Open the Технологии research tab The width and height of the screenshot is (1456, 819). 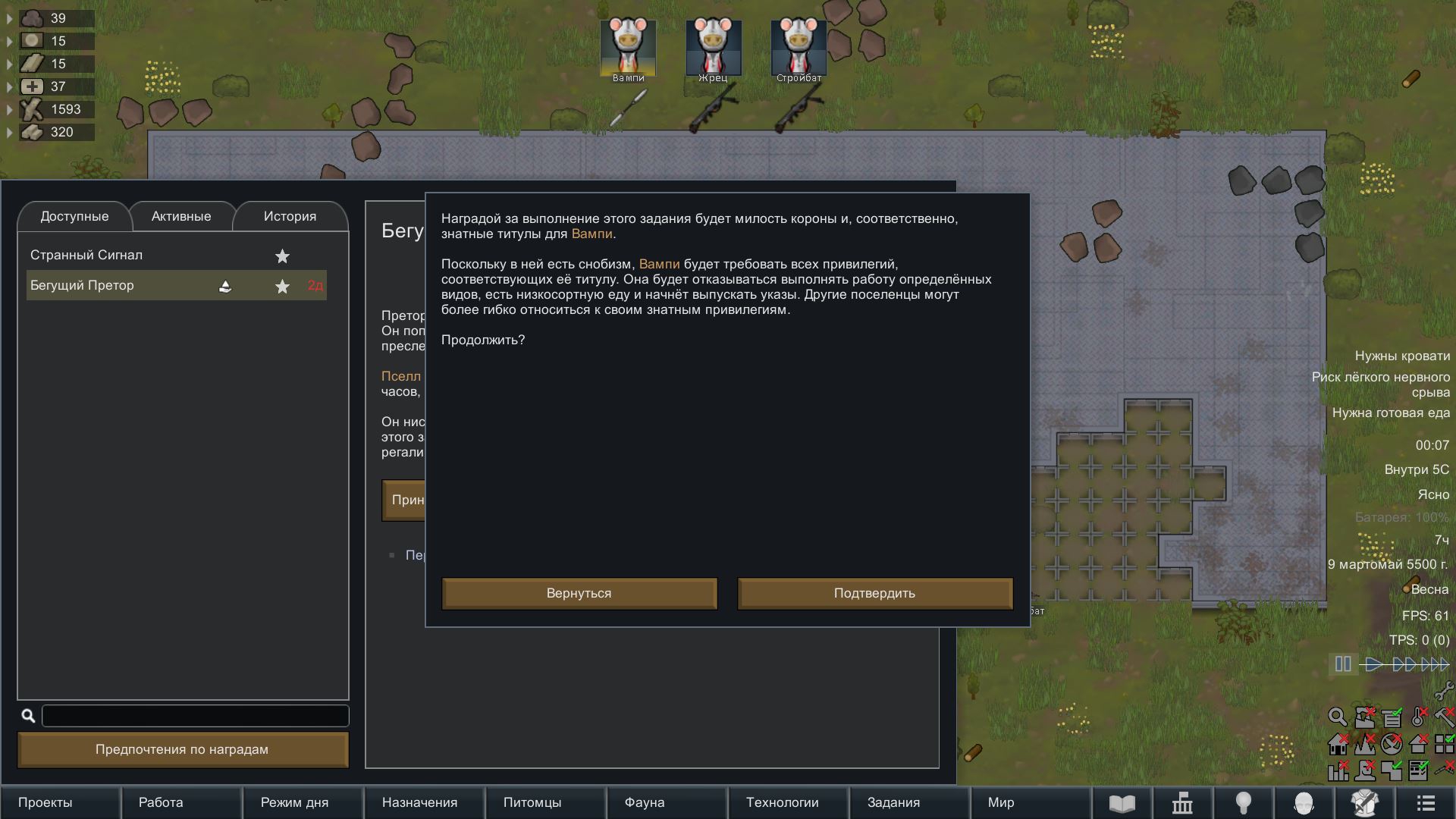click(x=782, y=802)
